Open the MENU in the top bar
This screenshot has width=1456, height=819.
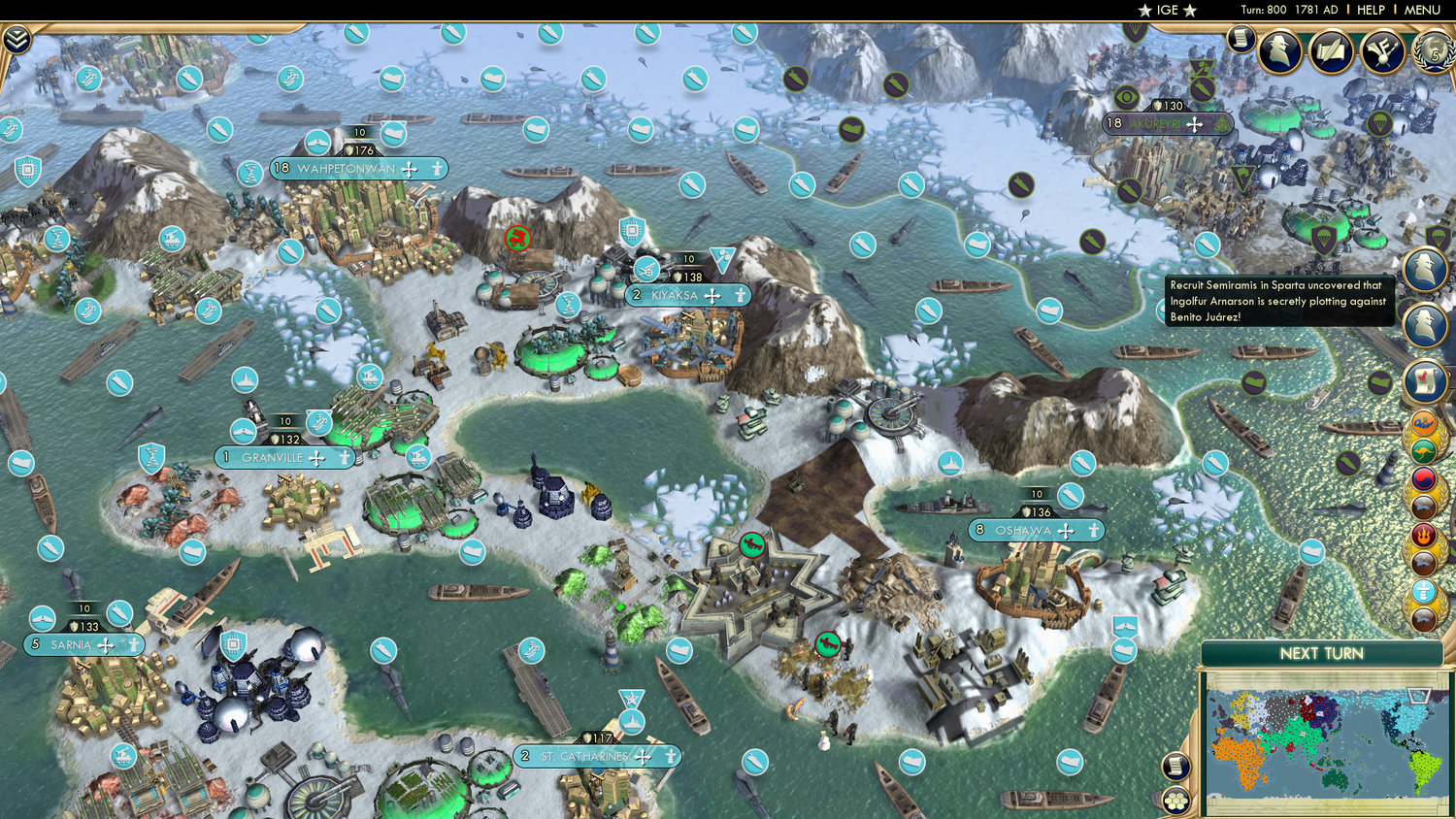(1421, 10)
